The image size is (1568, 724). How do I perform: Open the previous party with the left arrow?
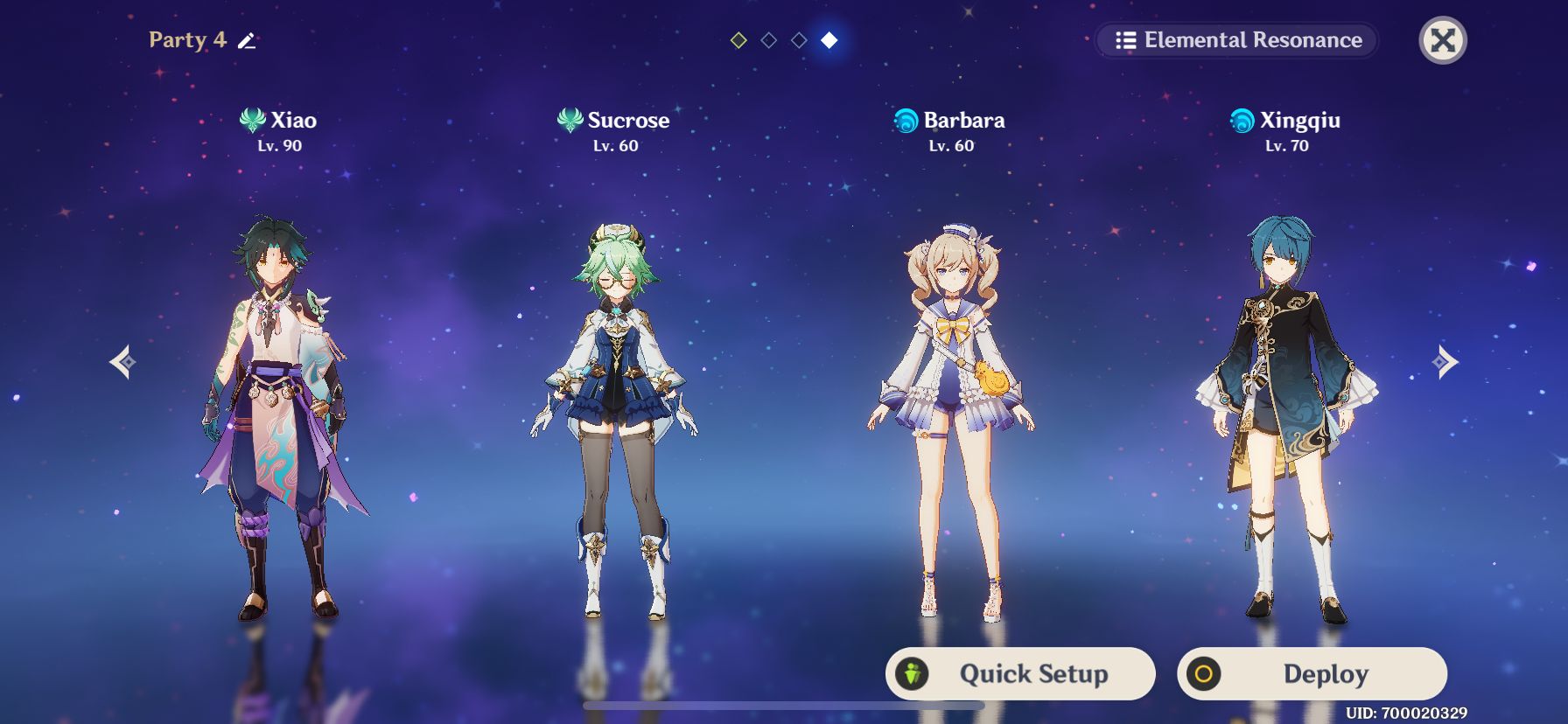pyautogui.click(x=121, y=362)
